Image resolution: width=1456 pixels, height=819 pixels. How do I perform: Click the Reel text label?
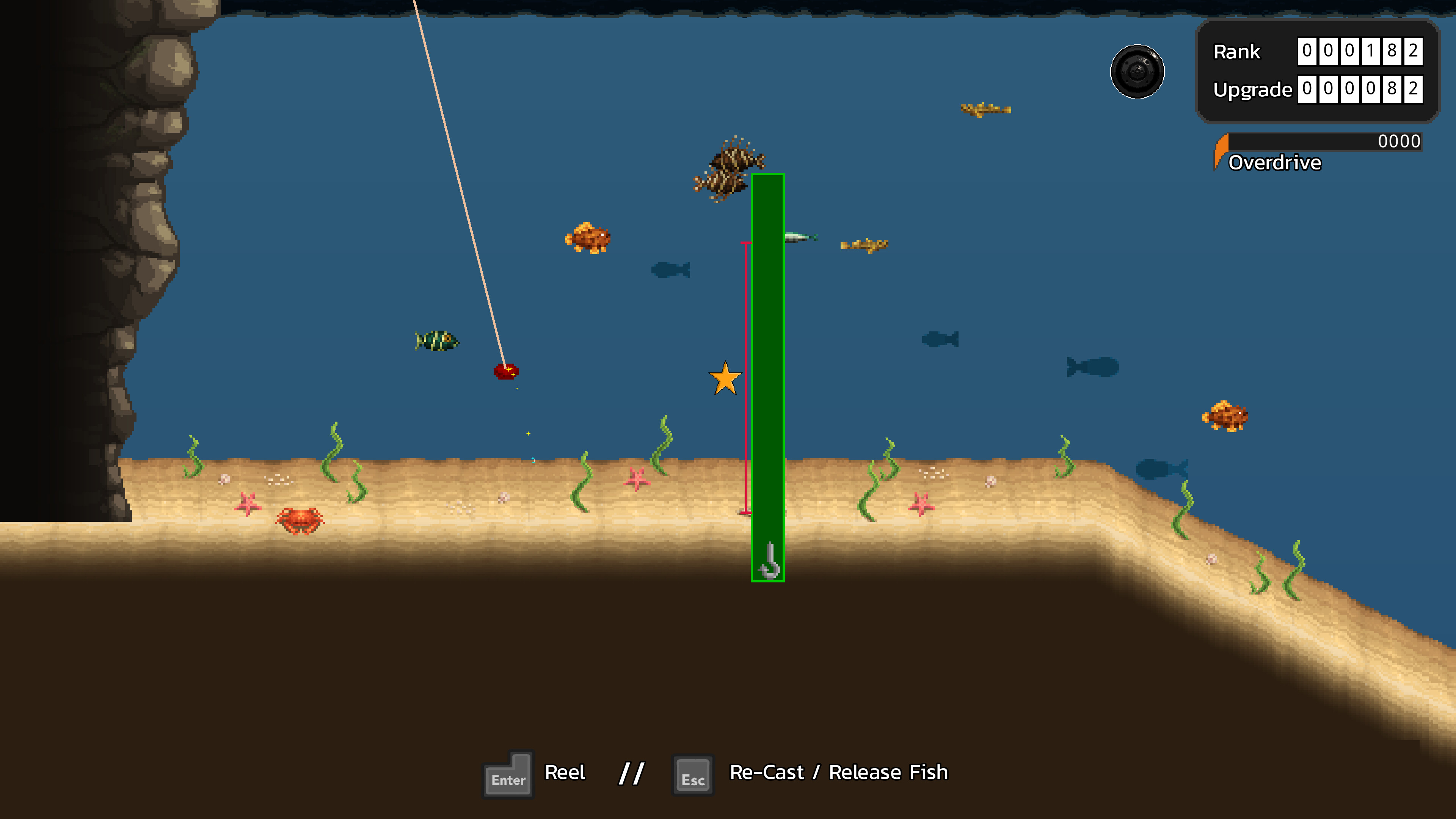click(565, 772)
